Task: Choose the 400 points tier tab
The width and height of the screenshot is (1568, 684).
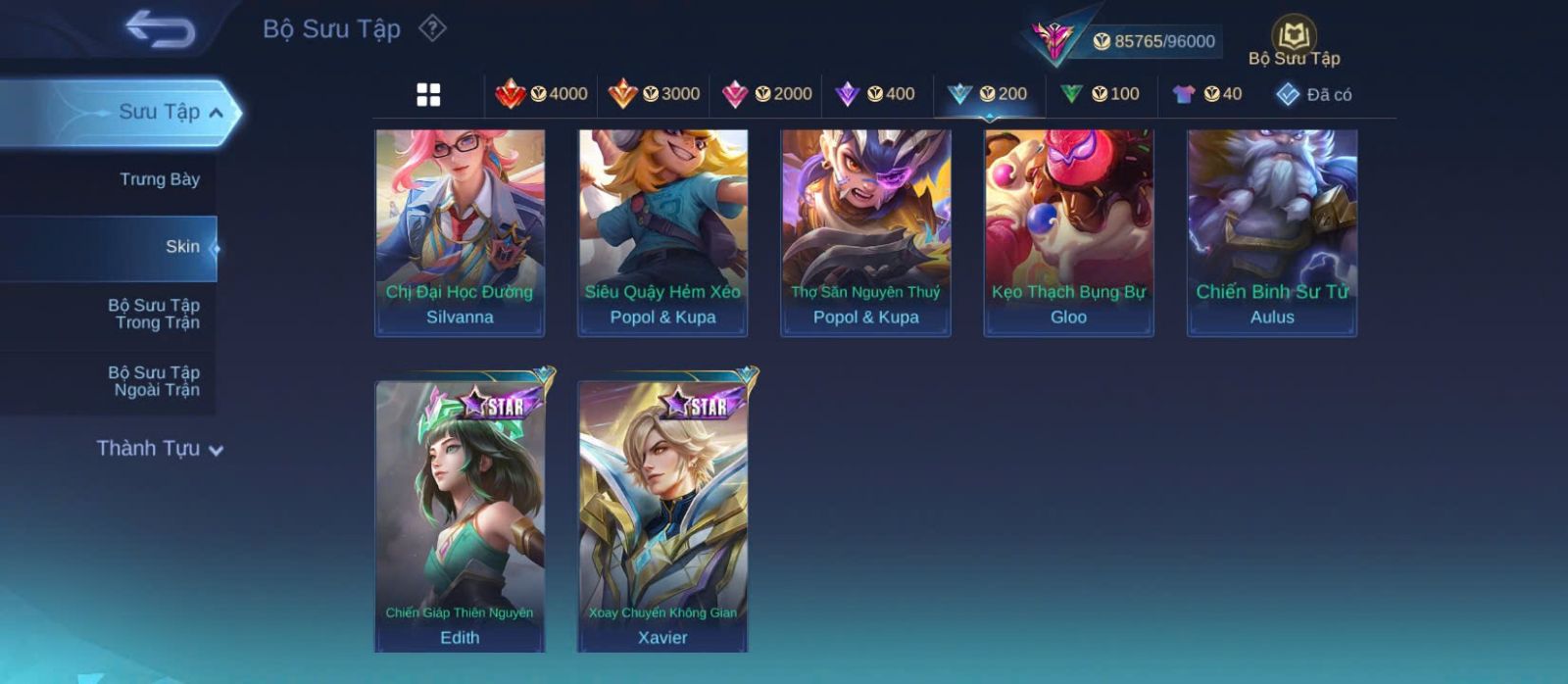Action: 875,94
